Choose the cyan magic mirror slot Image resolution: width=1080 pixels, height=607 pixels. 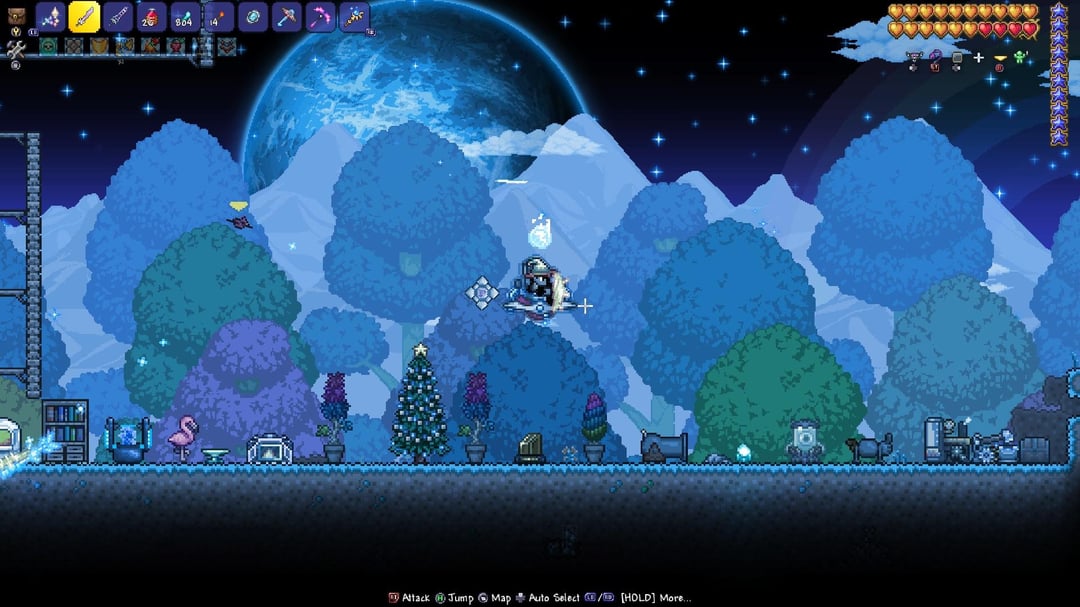[252, 17]
